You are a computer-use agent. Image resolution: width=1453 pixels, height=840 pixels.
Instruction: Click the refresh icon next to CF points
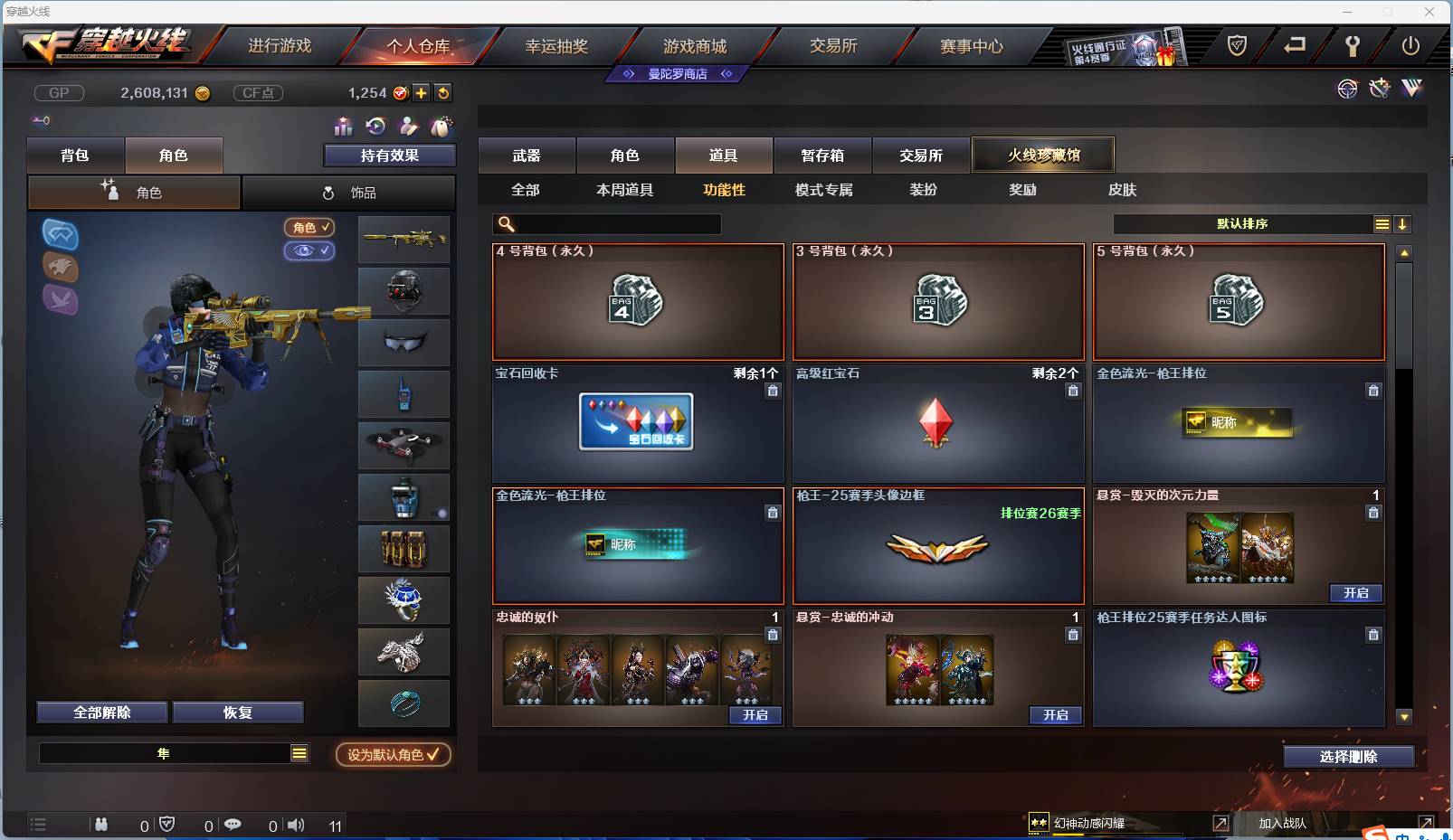(443, 92)
